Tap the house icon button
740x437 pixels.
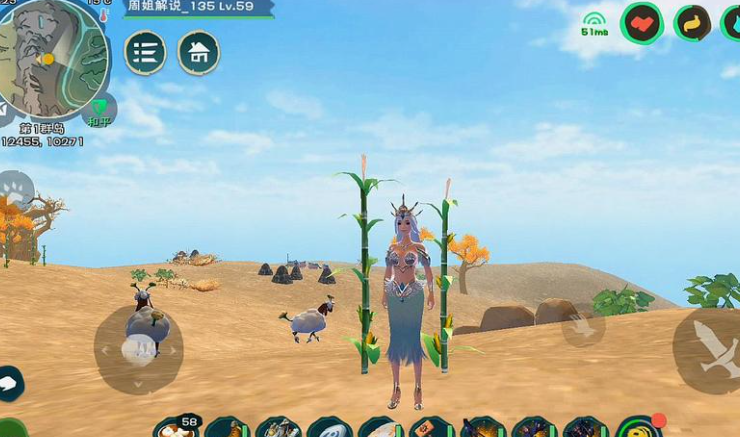click(x=199, y=53)
